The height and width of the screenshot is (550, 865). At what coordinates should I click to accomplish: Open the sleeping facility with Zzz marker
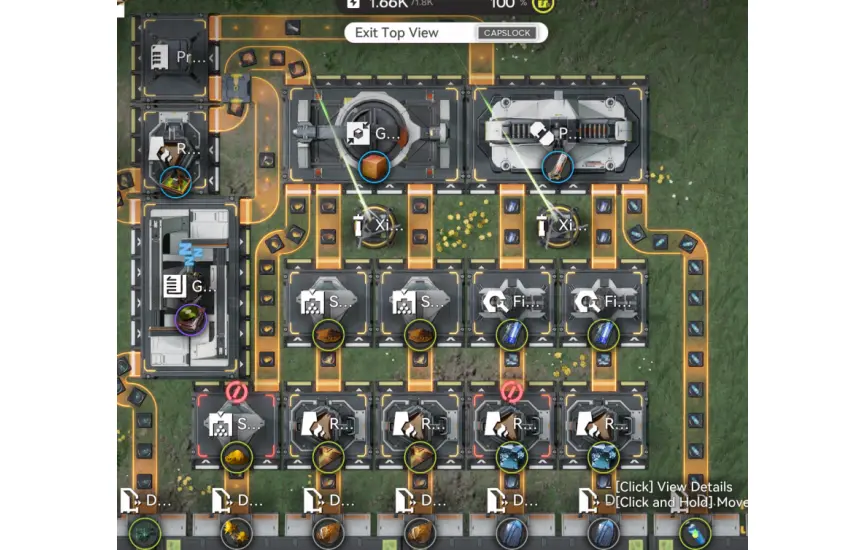pyautogui.click(x=191, y=285)
